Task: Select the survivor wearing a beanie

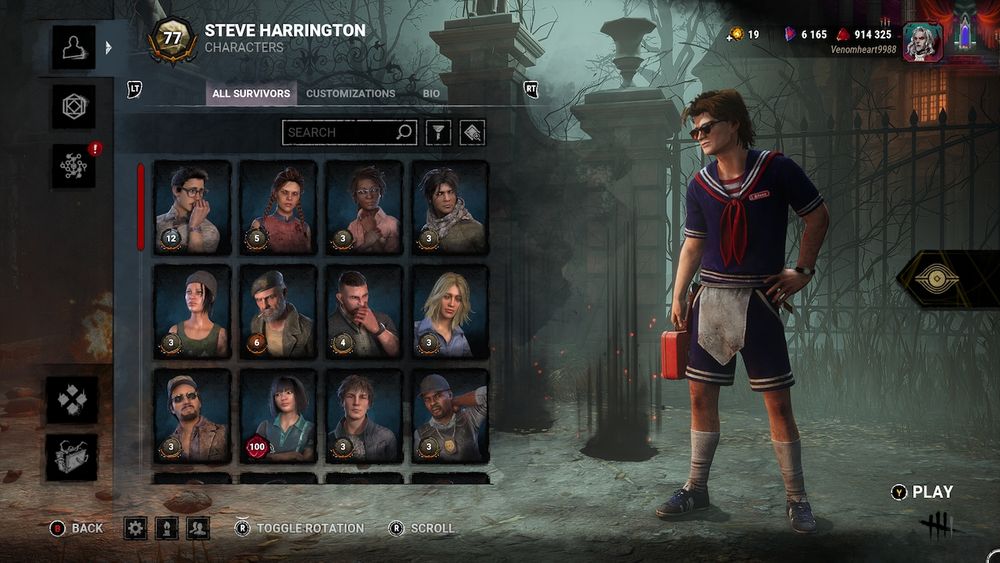Action: pyautogui.click(x=192, y=311)
